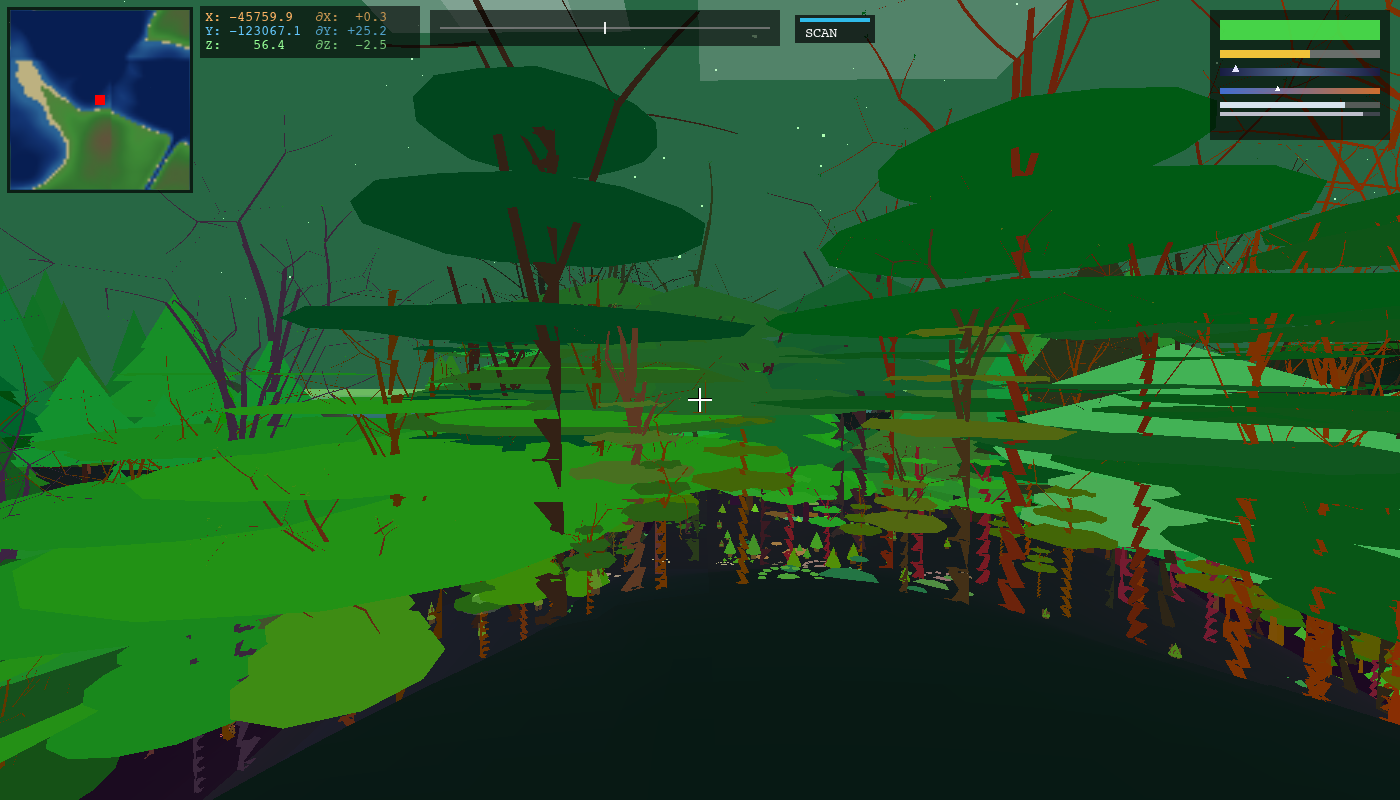Click the white progress gauge in the status panel
Image resolution: width=1400 pixels, height=800 pixels.
[1280, 105]
